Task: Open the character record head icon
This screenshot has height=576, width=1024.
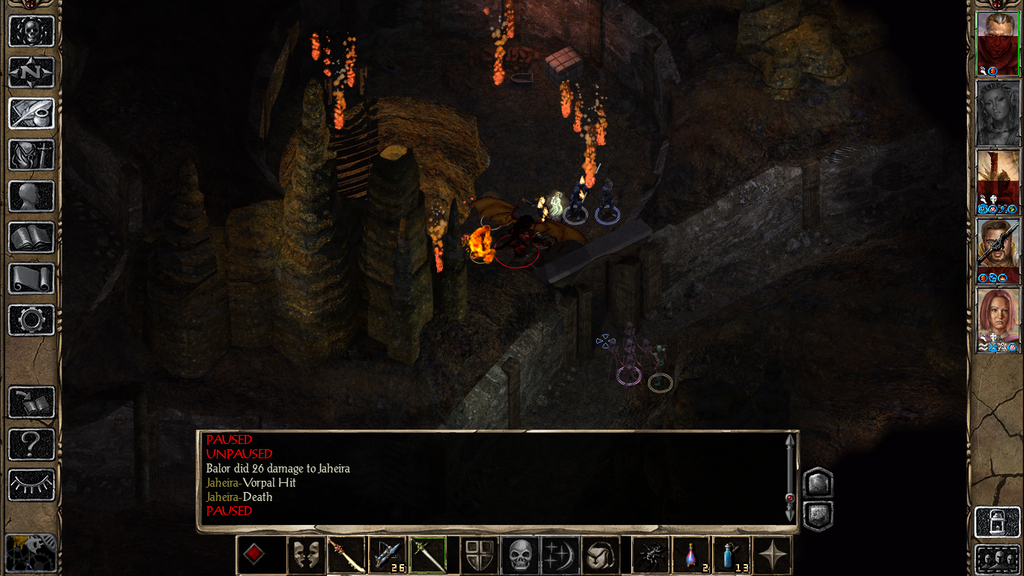Action: coord(31,196)
